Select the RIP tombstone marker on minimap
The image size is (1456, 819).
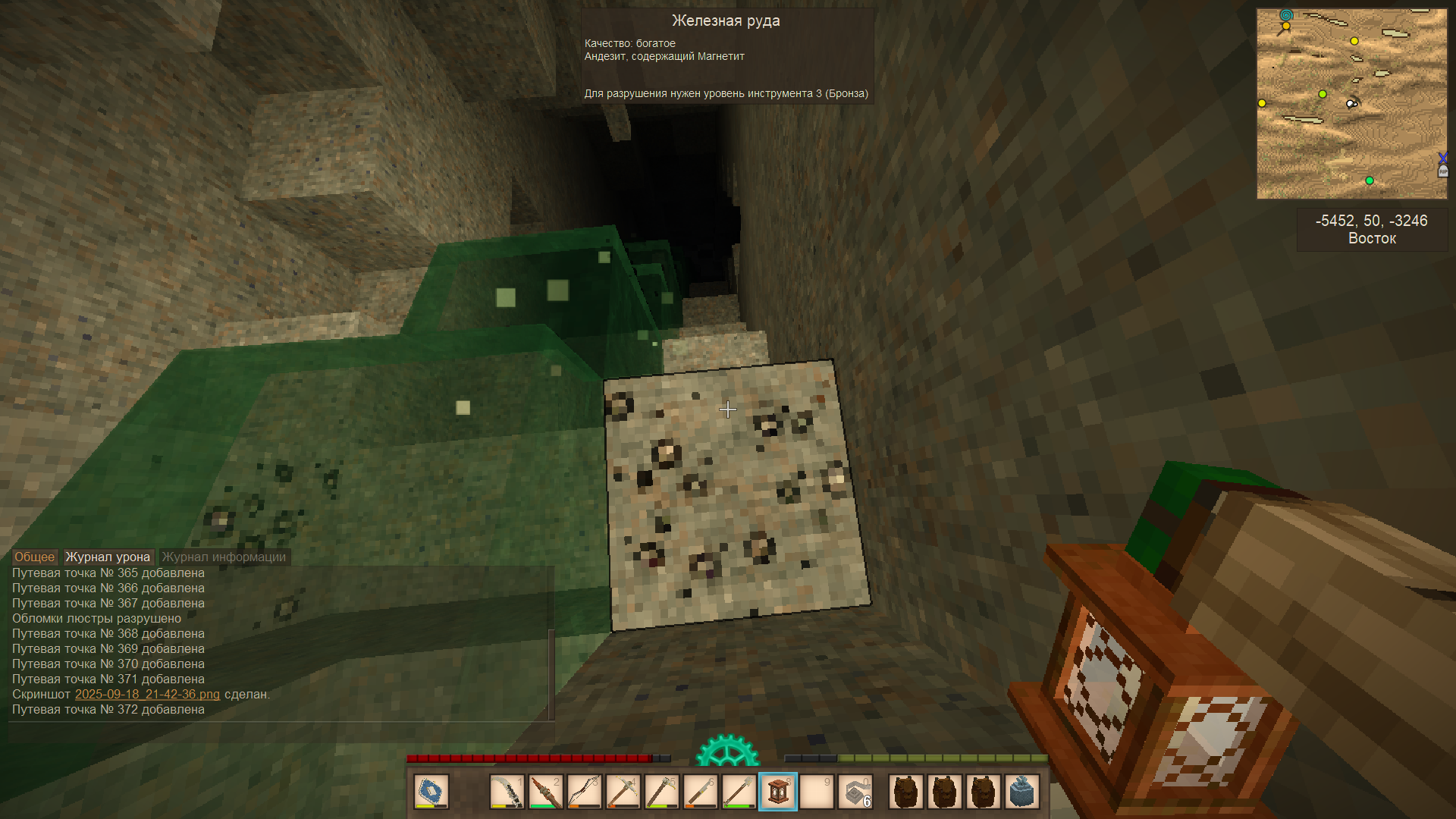1442,171
